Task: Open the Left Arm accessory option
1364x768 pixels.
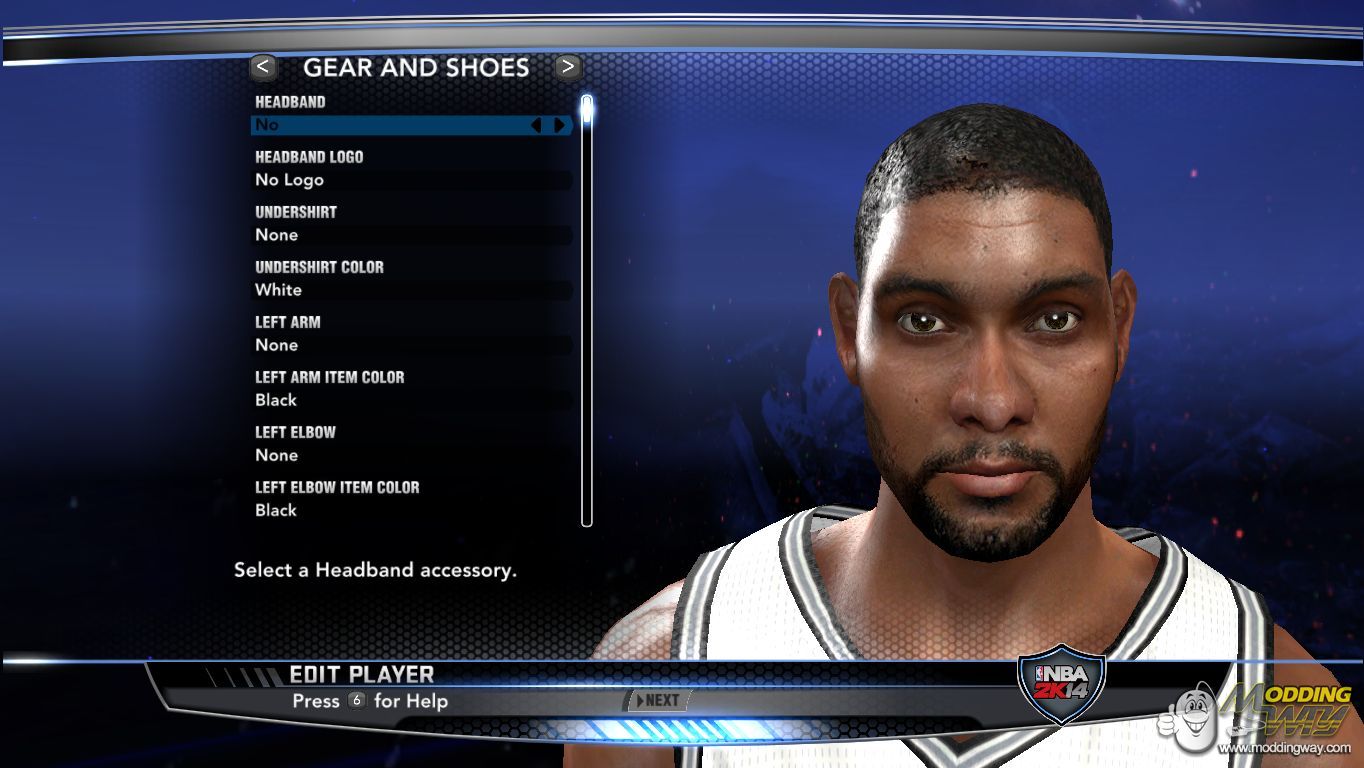Action: (410, 345)
